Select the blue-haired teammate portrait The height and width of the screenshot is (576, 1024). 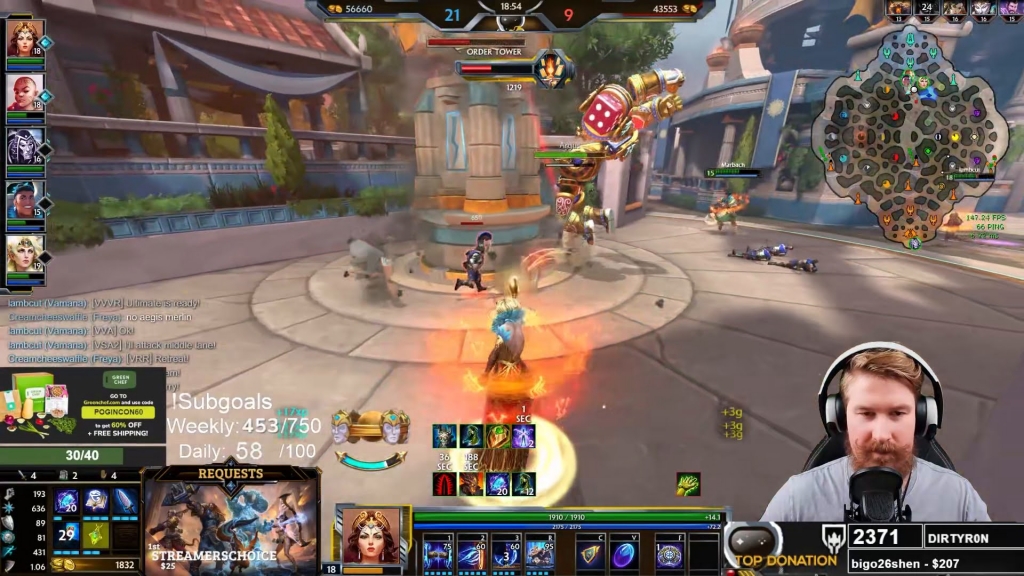click(24, 200)
